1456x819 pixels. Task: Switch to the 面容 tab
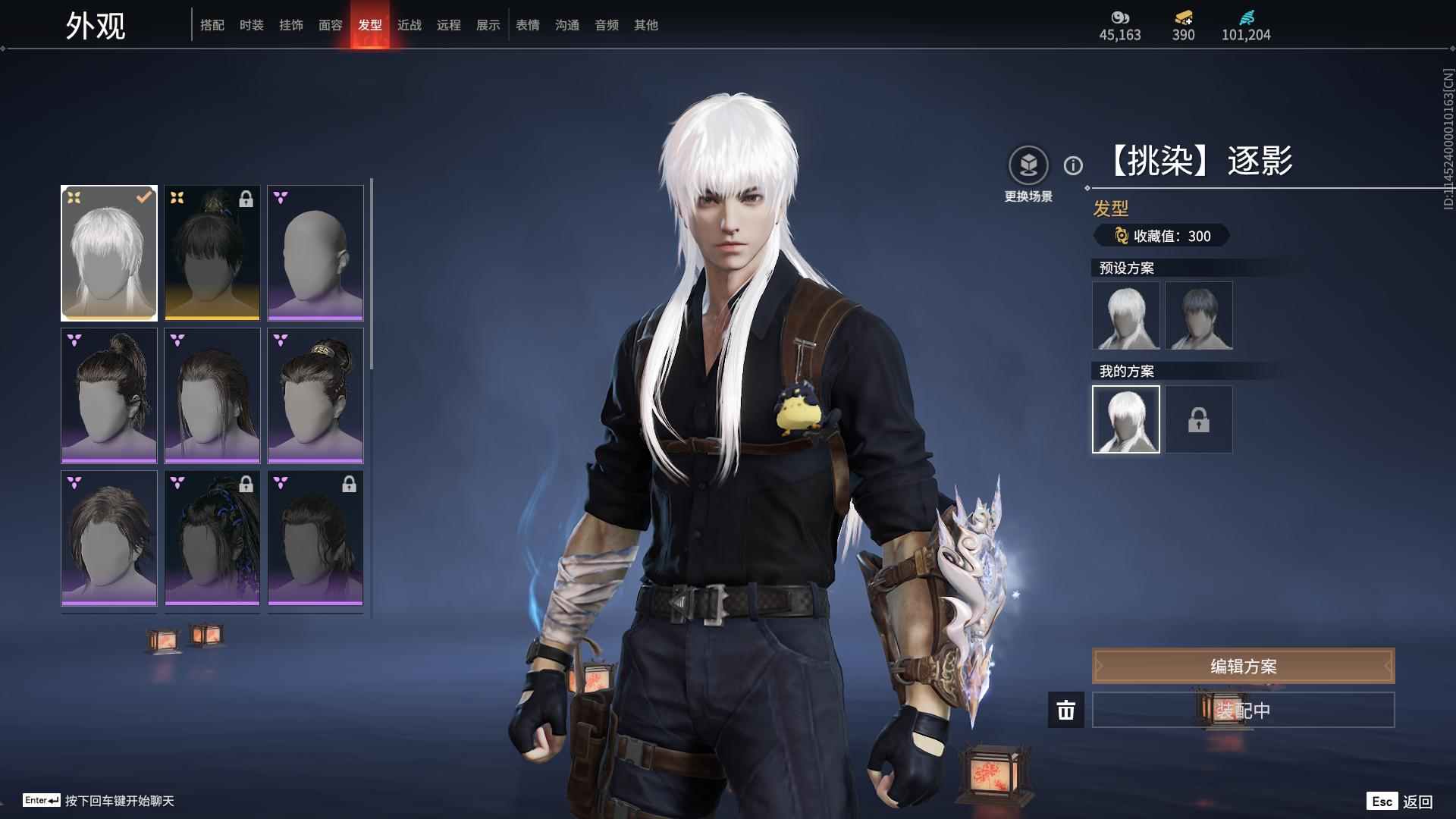pyautogui.click(x=330, y=25)
